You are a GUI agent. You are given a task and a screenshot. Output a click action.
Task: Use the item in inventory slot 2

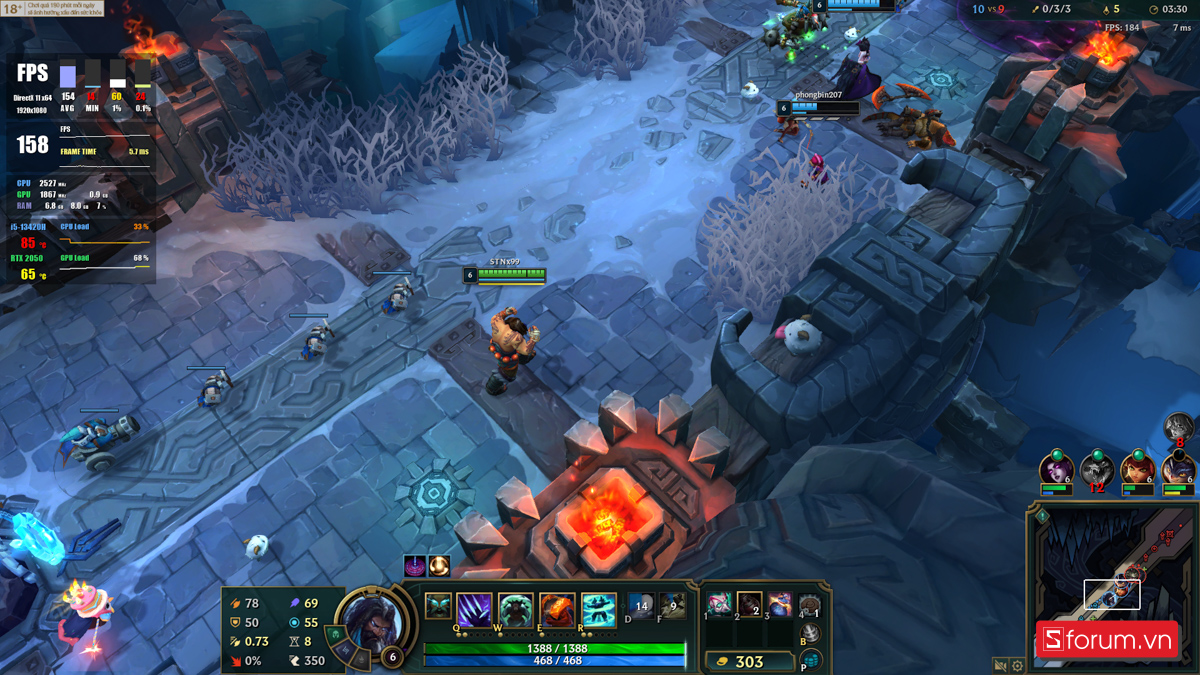pyautogui.click(x=750, y=604)
